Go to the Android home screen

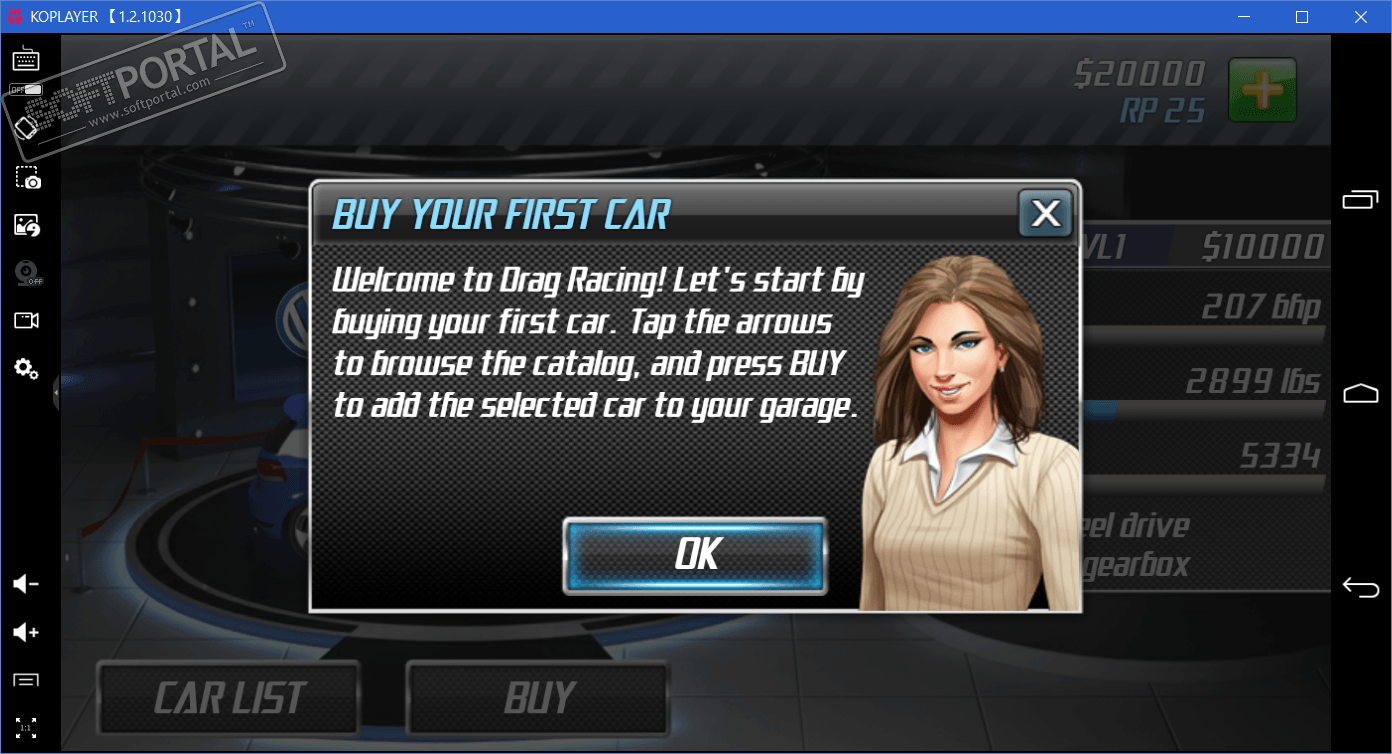coord(1360,393)
